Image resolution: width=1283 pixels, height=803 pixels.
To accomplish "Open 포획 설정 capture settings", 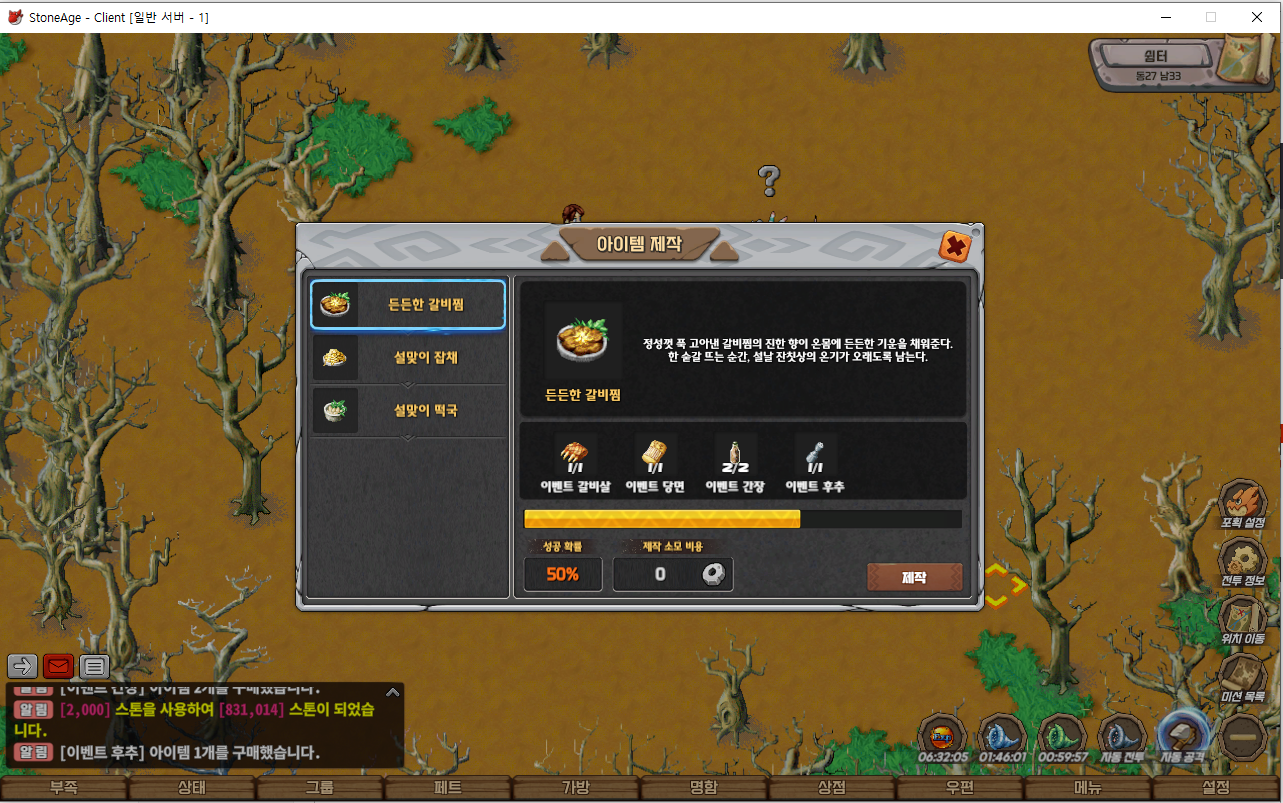I will (1243, 503).
